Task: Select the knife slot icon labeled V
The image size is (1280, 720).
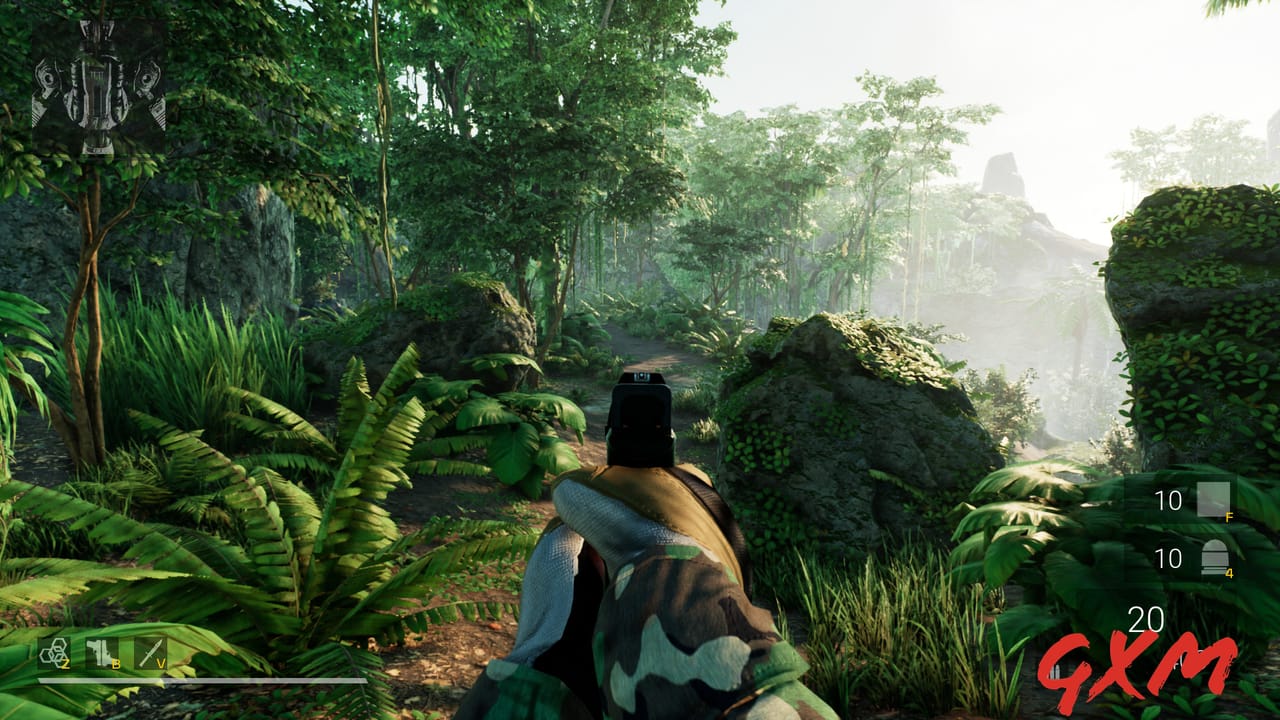Action: point(151,653)
